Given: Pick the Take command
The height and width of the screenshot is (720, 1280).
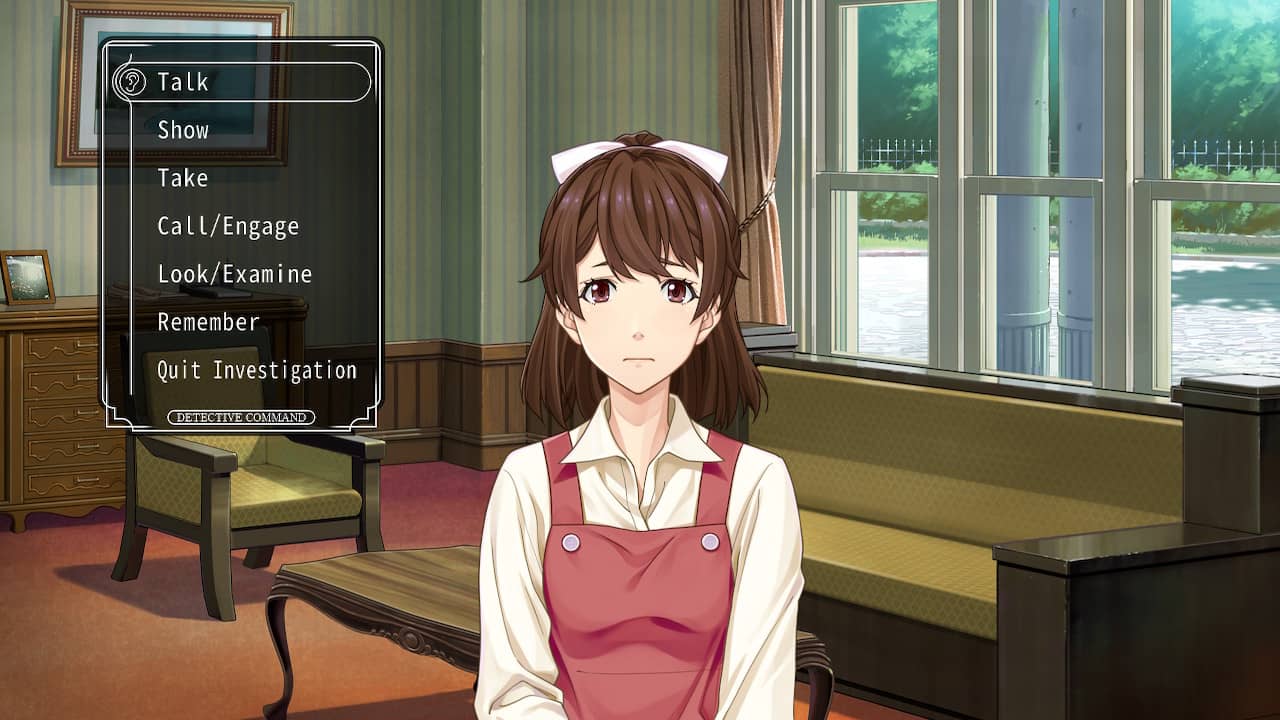Looking at the screenshot, I should coord(183,178).
